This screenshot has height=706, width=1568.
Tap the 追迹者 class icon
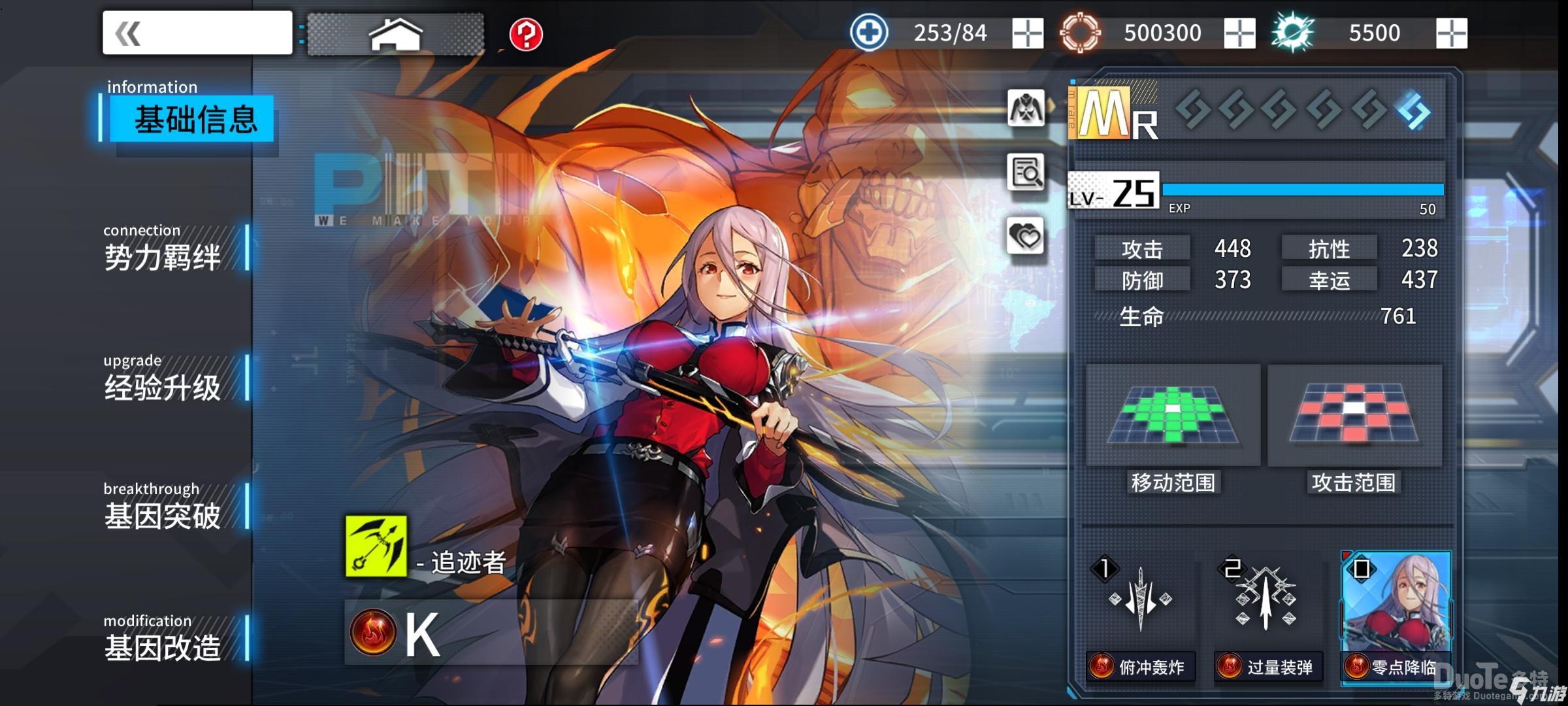pyautogui.click(x=376, y=546)
